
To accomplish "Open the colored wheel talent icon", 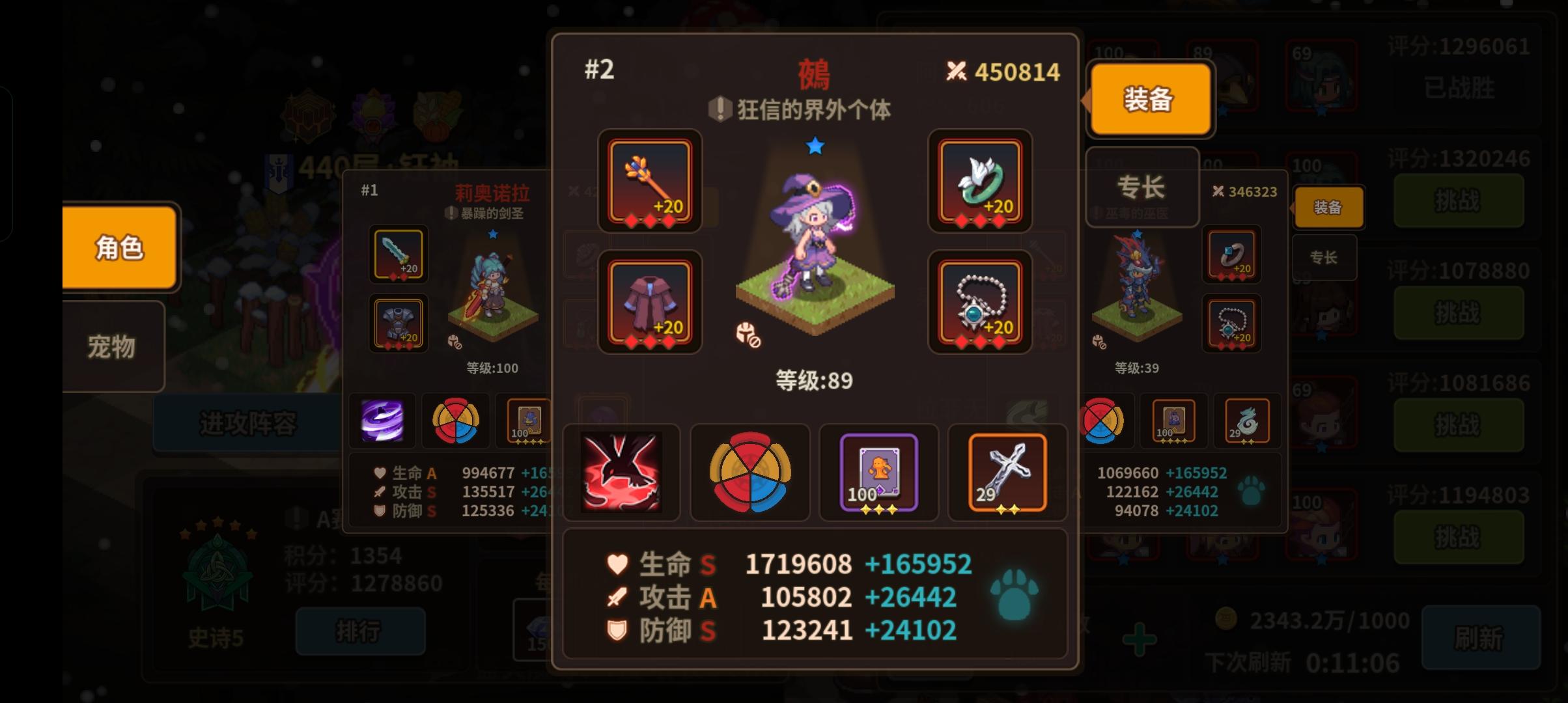I will 750,473.
